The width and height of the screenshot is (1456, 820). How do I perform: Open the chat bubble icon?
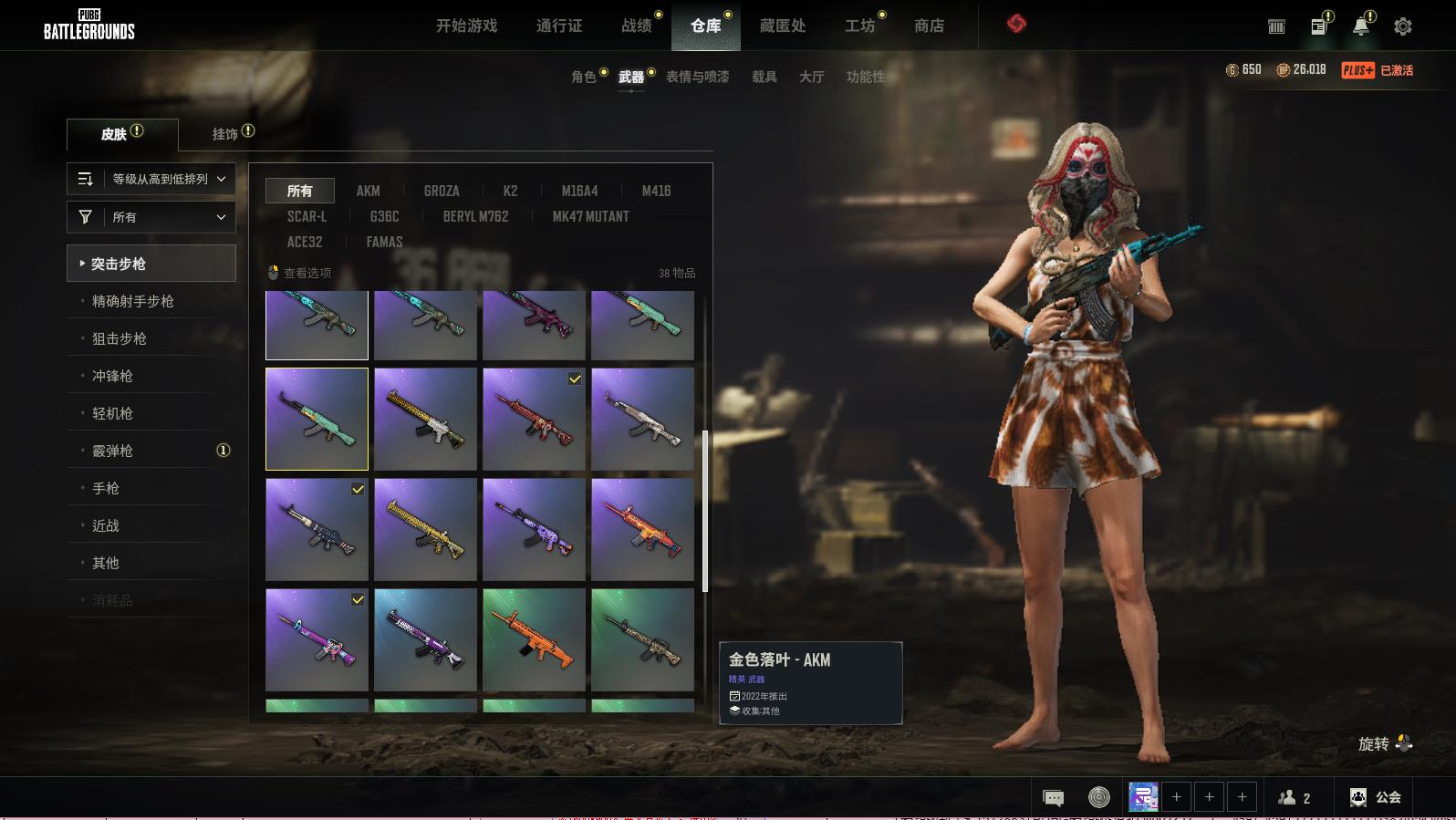[x=1053, y=798]
